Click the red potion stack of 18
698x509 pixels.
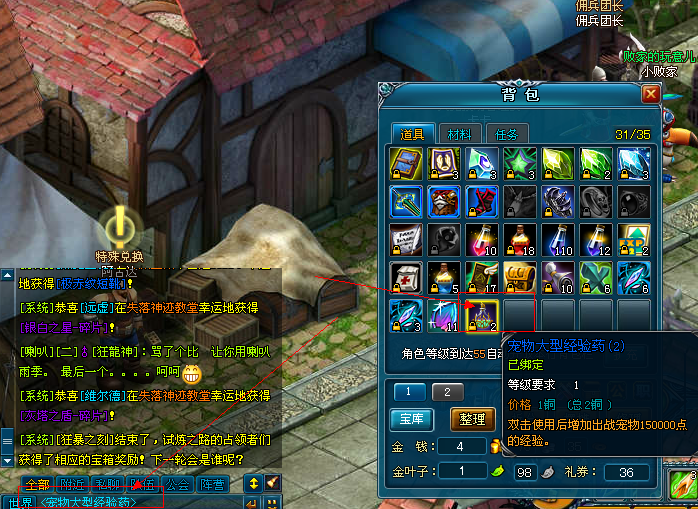tap(520, 238)
